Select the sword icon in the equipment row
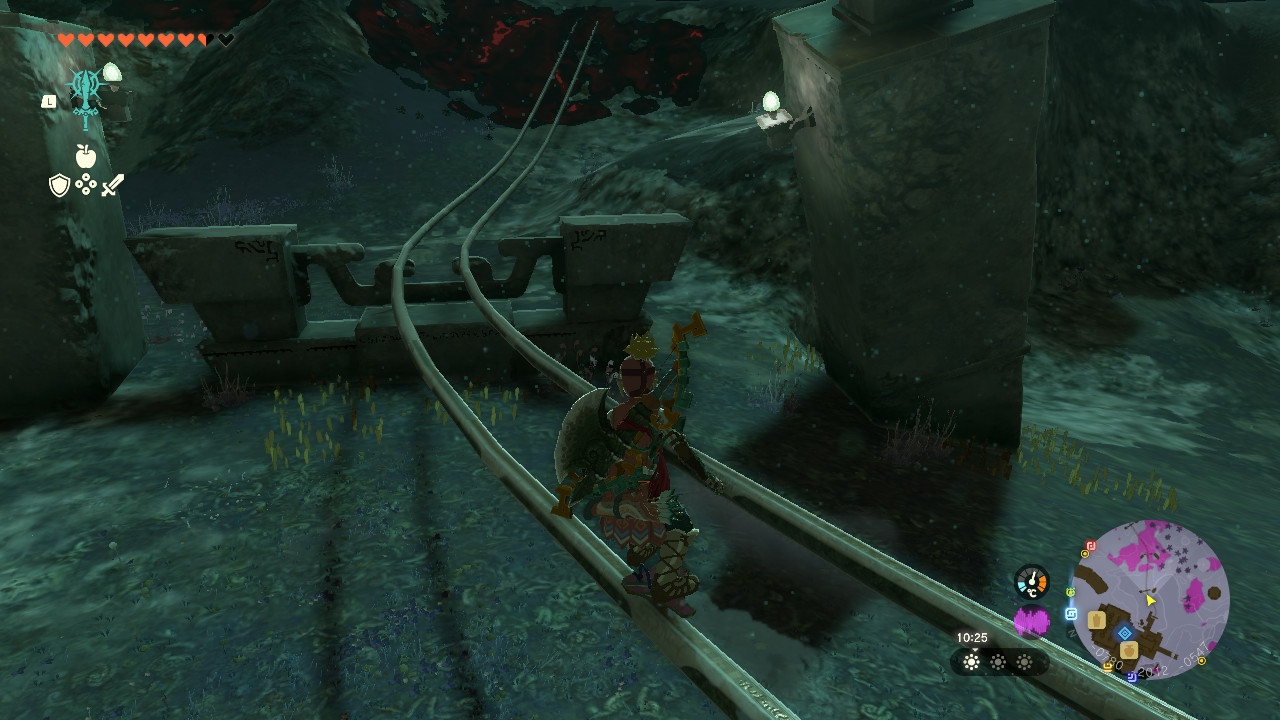The image size is (1280, 720). 112,184
